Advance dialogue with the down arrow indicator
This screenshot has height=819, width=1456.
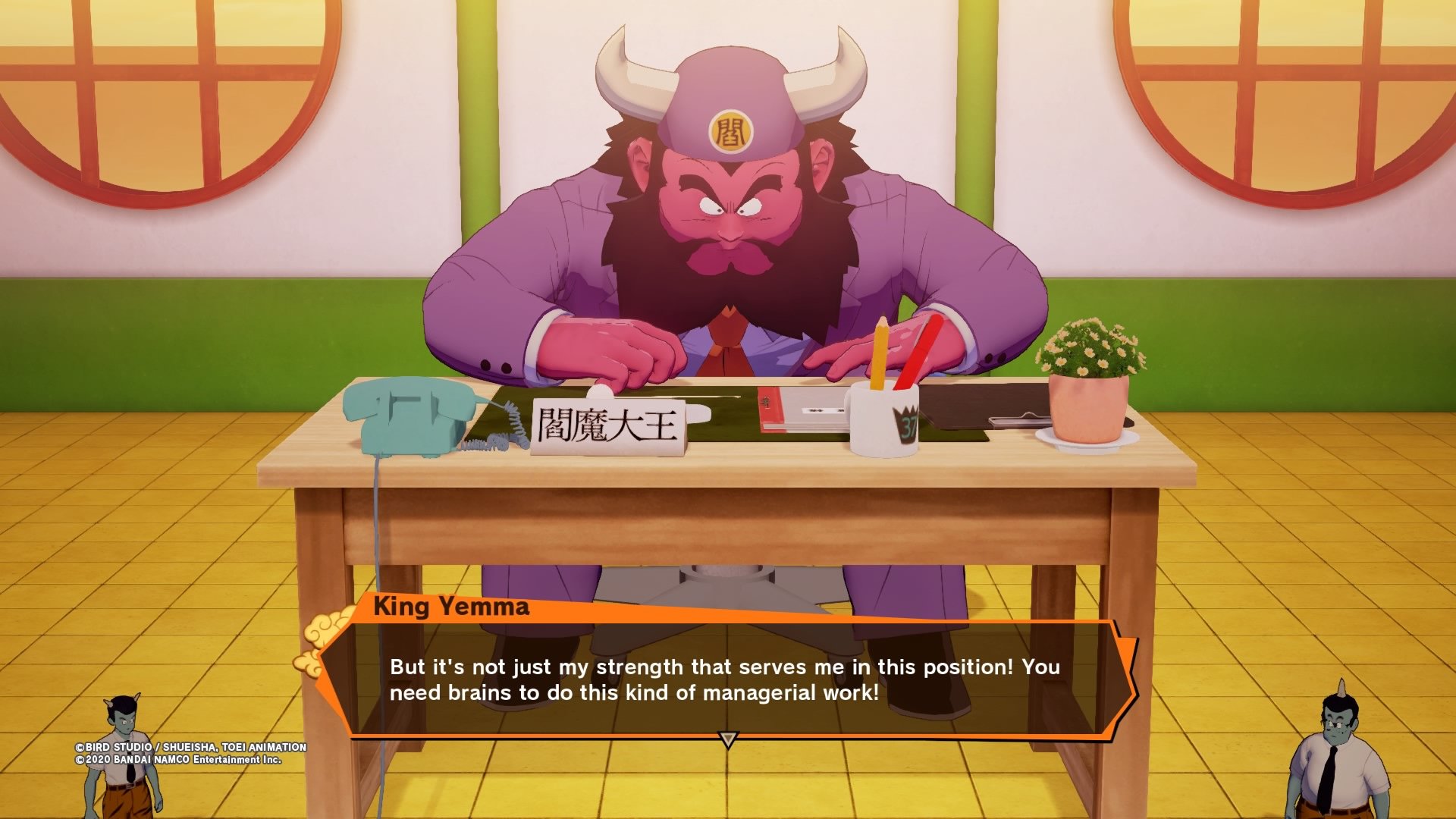(728, 739)
